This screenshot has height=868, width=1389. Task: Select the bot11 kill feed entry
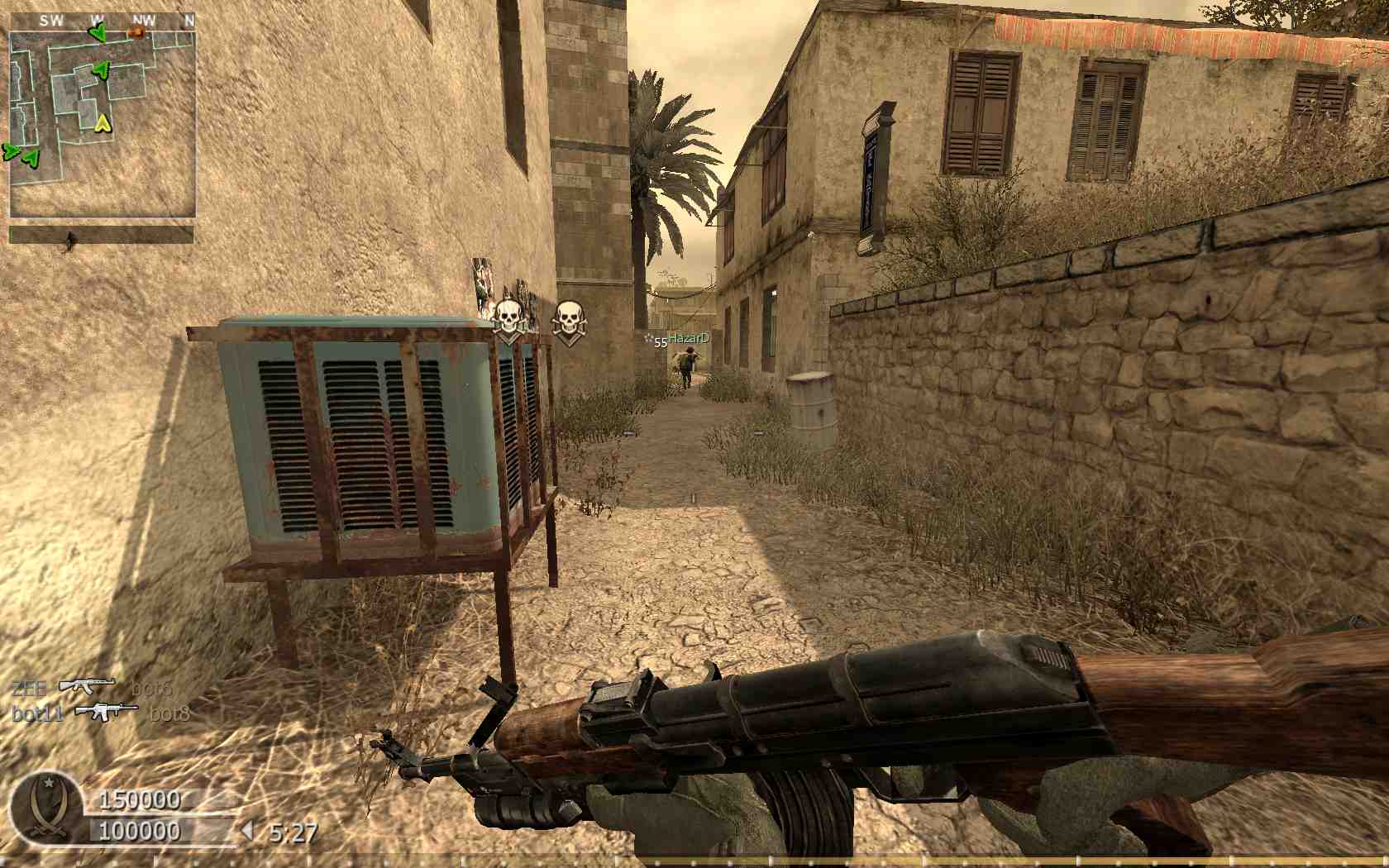pos(100,712)
